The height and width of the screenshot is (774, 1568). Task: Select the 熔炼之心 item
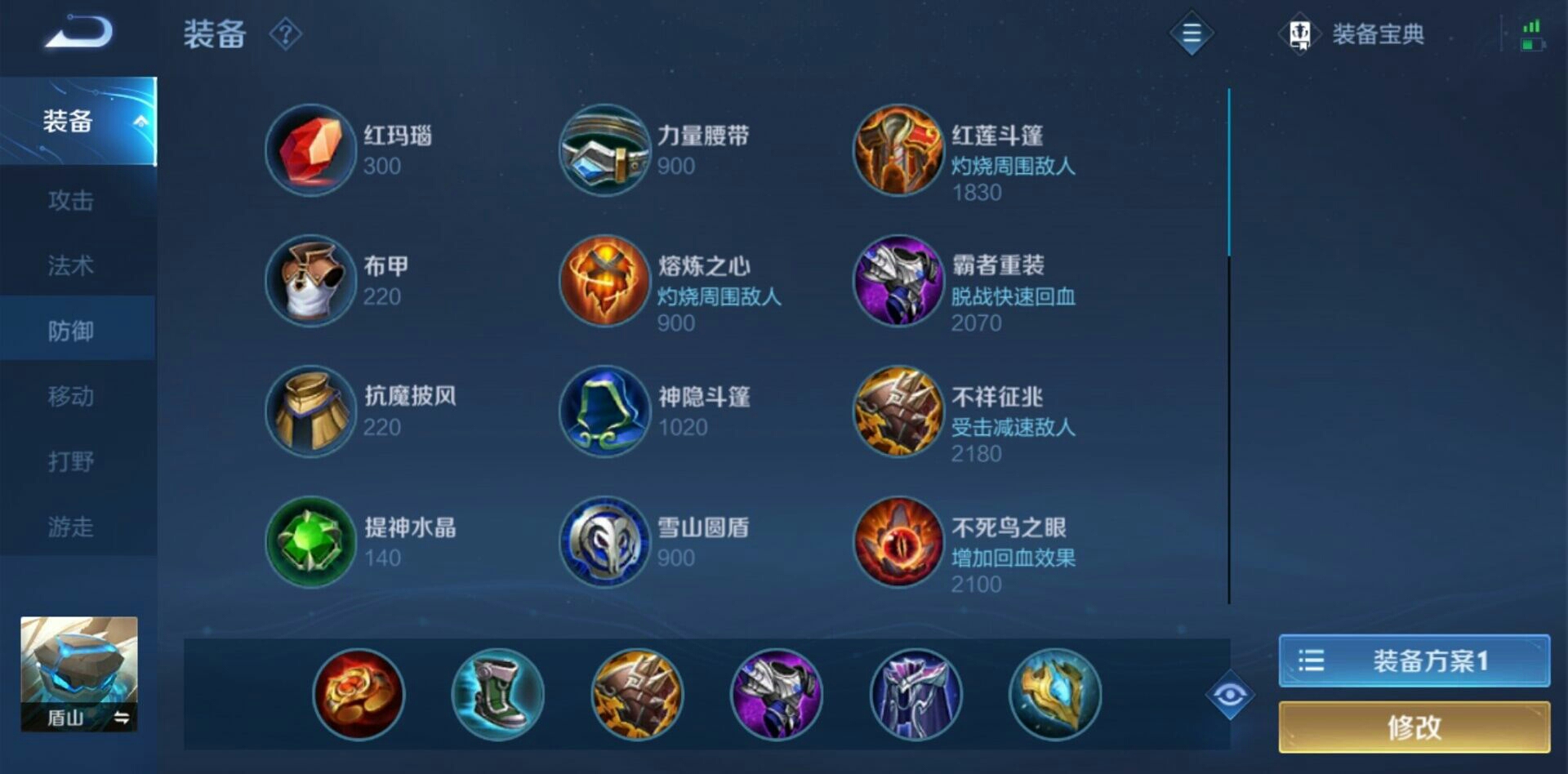click(x=604, y=282)
